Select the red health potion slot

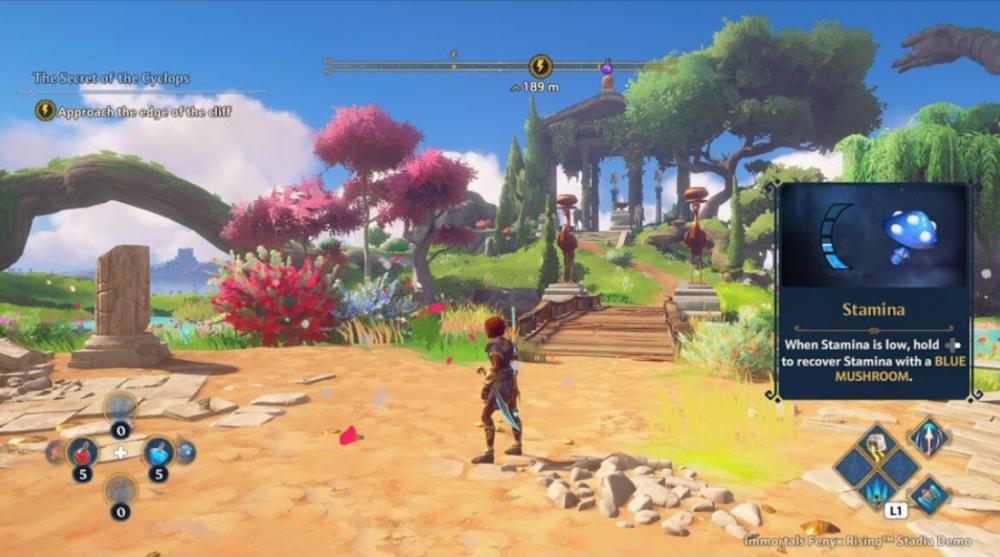click(82, 453)
